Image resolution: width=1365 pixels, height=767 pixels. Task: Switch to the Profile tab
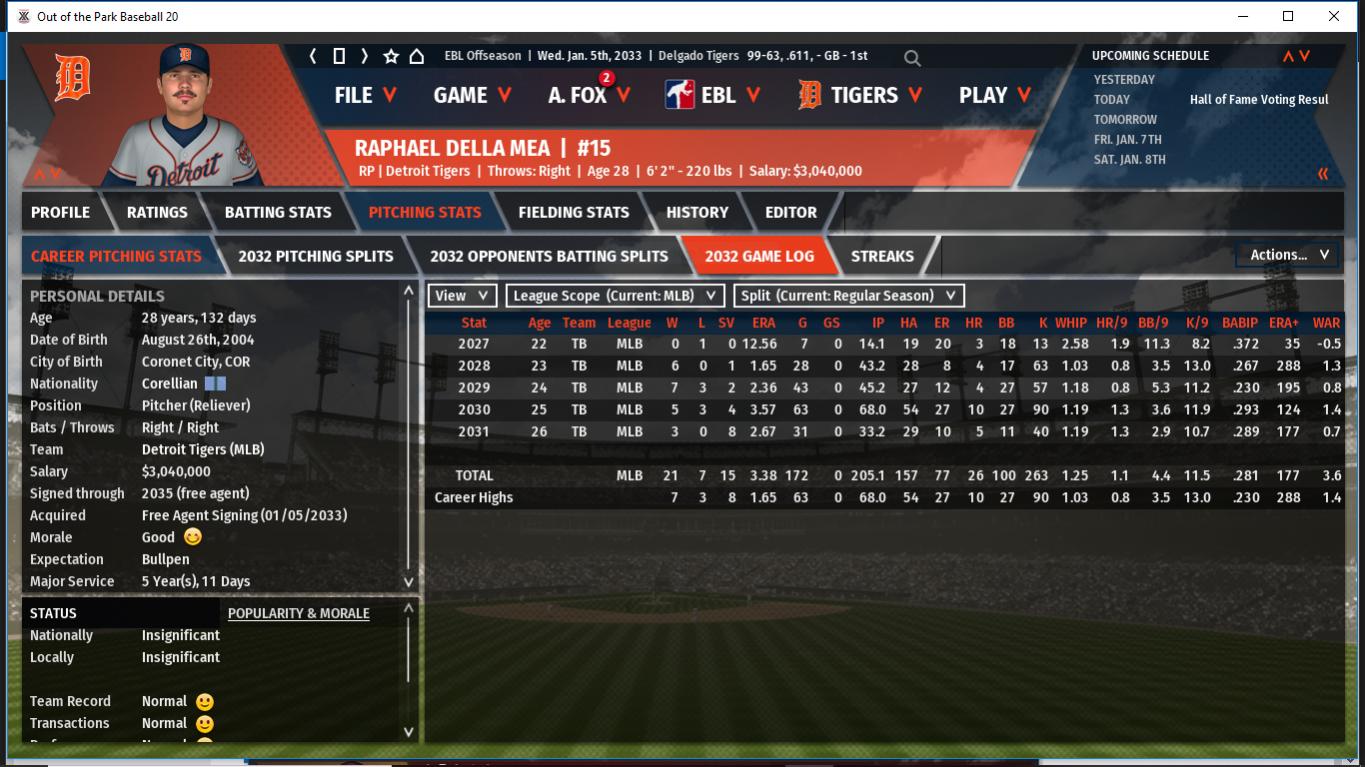coord(60,212)
